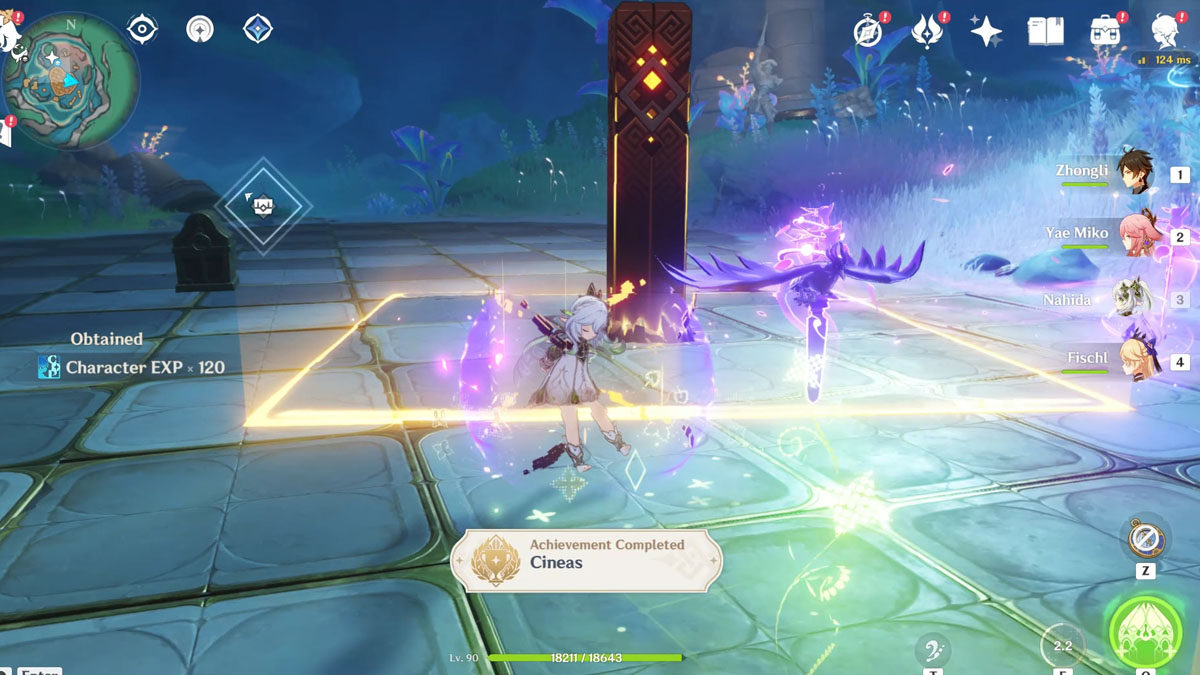Click the round arc icon by the minimap
Image resolution: width=1200 pixels, height=675 pixels.
(x=200, y=29)
